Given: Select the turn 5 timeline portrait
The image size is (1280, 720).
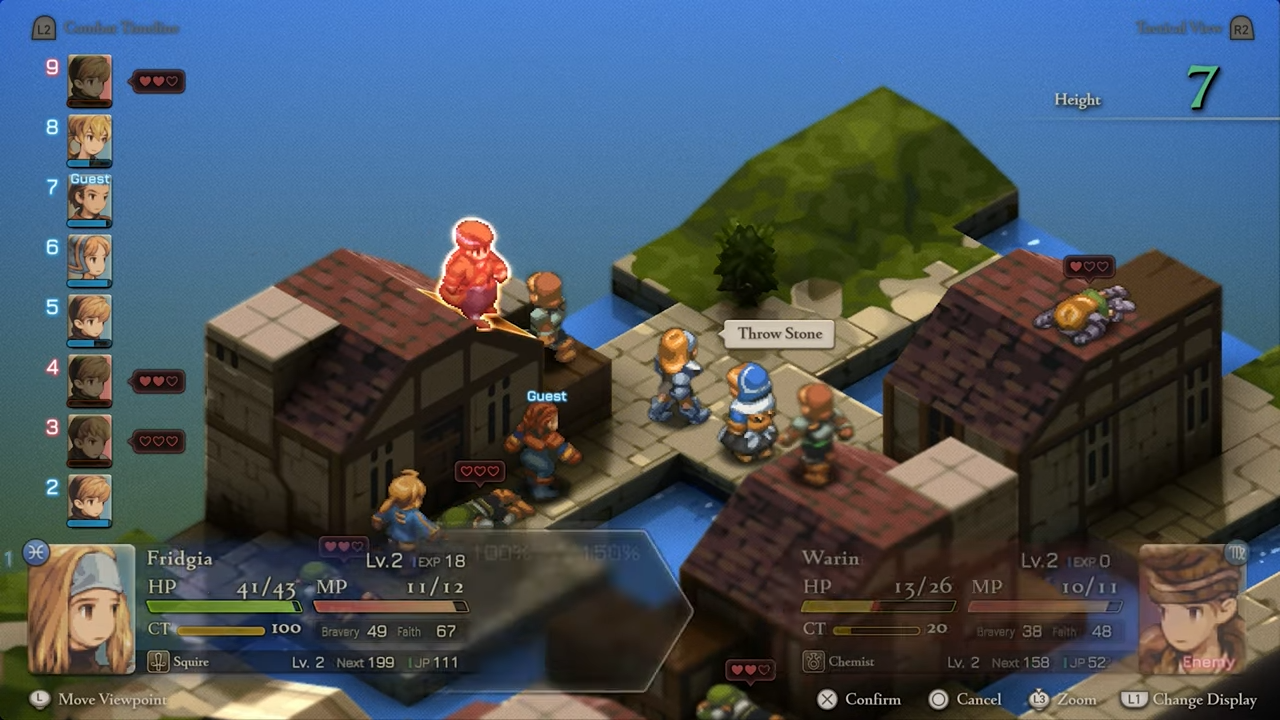Looking at the screenshot, I should 89,320.
